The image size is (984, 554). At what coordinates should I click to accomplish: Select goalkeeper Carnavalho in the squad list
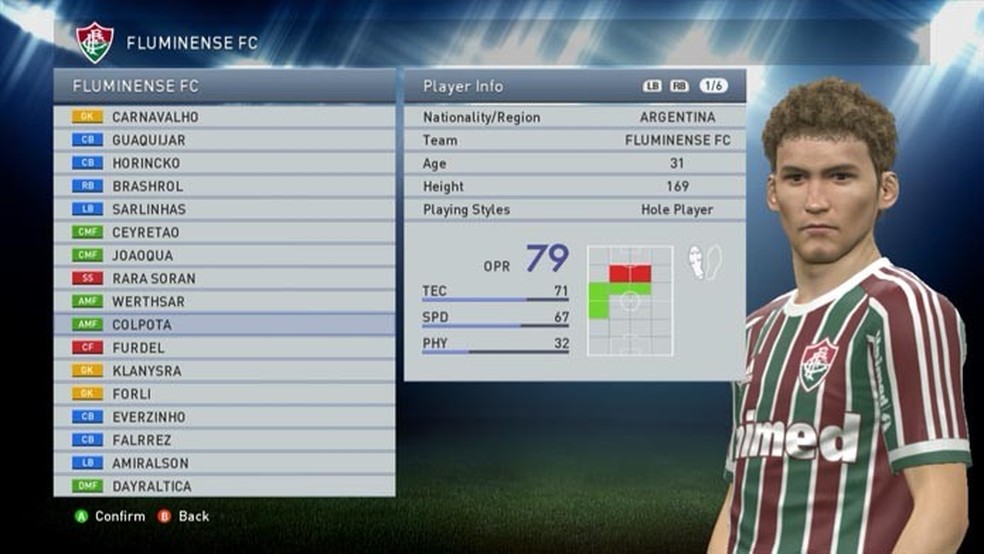pyautogui.click(x=224, y=117)
